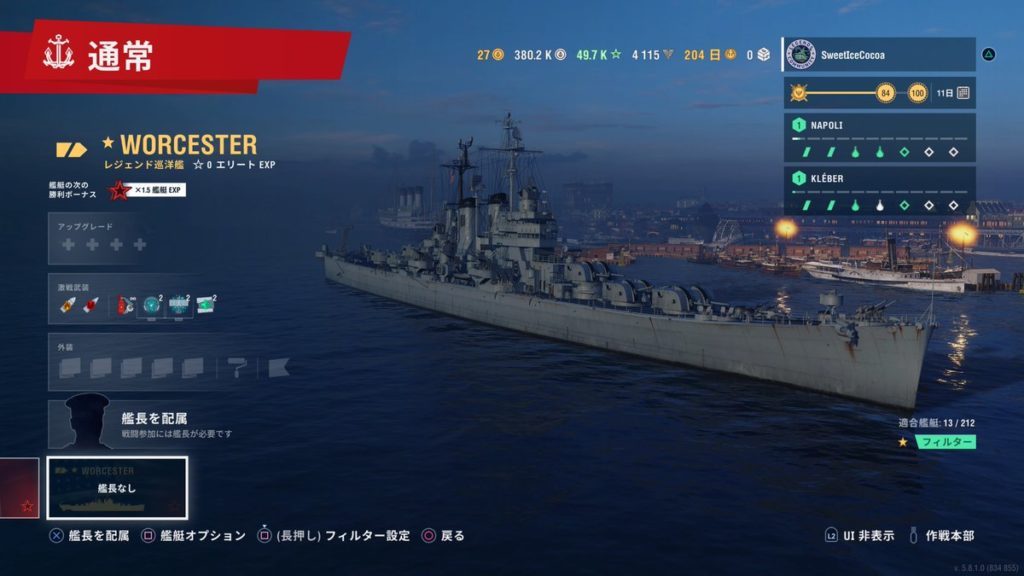Image resolution: width=1024 pixels, height=576 pixels.
Task: Open SweetIceCocoa player profile
Action: [878, 55]
